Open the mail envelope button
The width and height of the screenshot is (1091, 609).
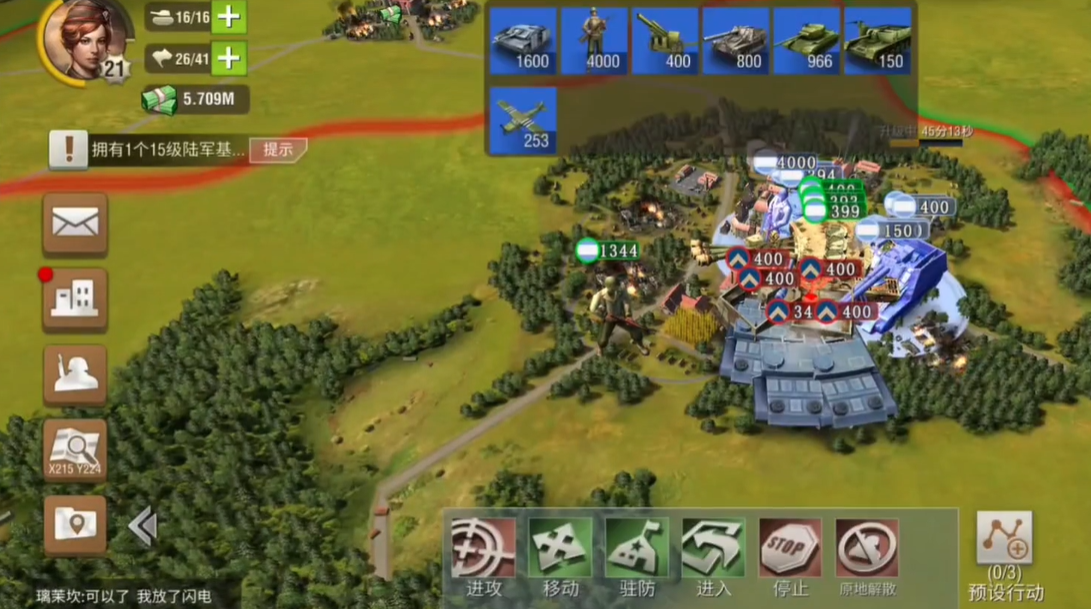pyautogui.click(x=75, y=225)
